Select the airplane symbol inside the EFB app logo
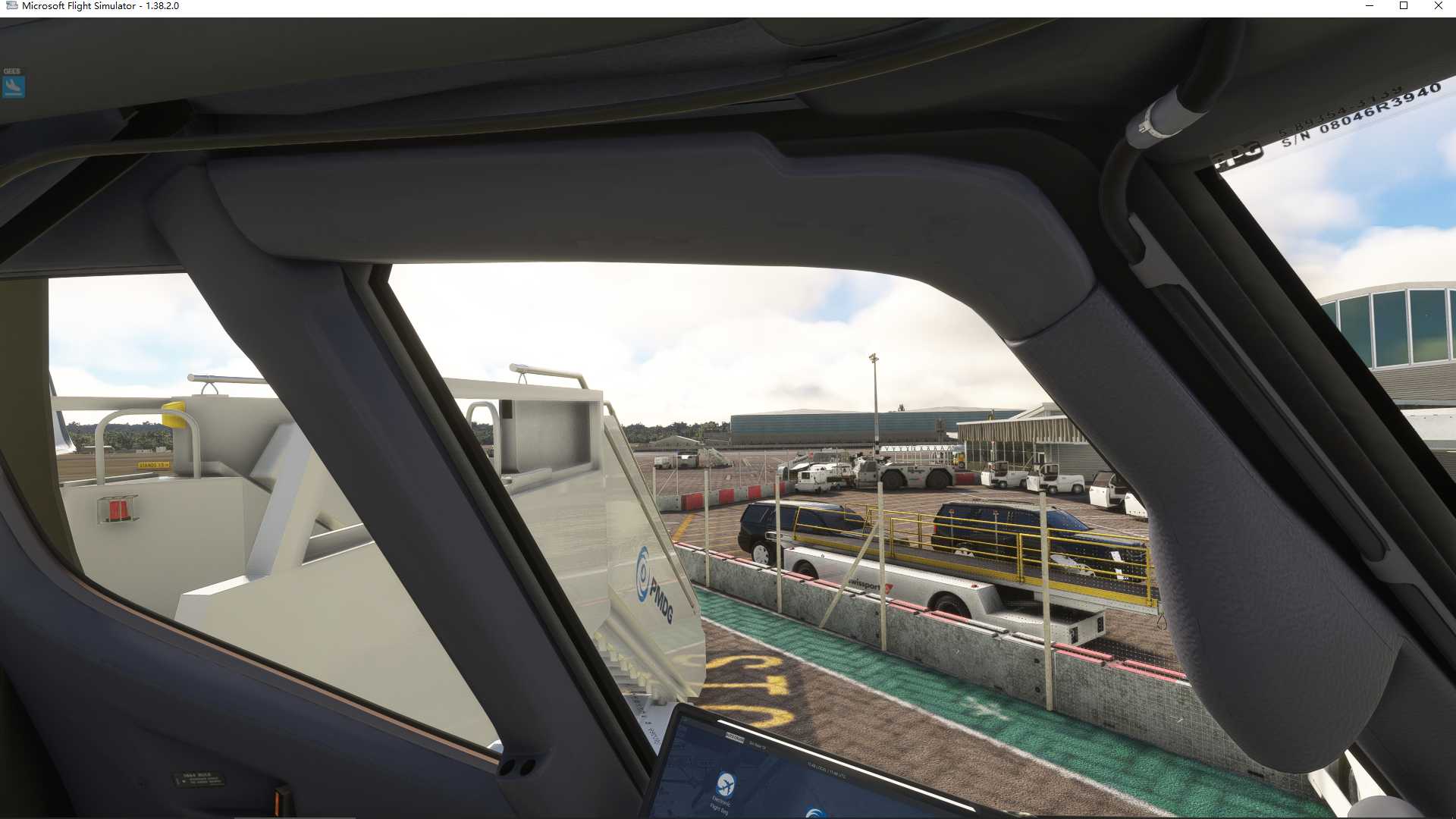Image resolution: width=1456 pixels, height=819 pixels. coord(726,784)
